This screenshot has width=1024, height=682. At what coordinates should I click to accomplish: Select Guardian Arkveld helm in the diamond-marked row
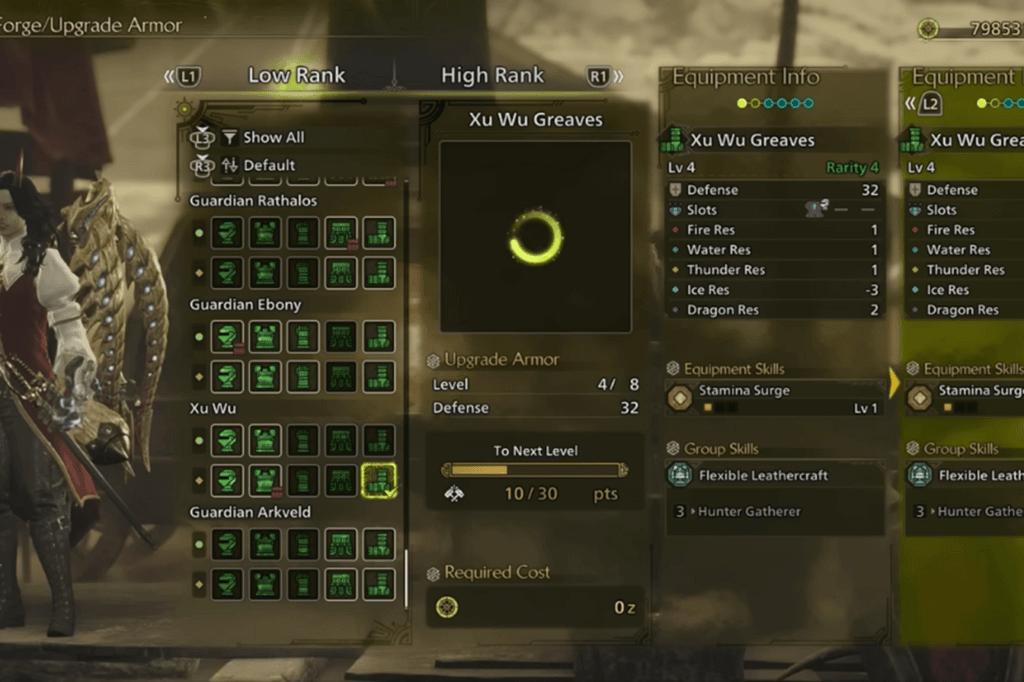[x=228, y=584]
